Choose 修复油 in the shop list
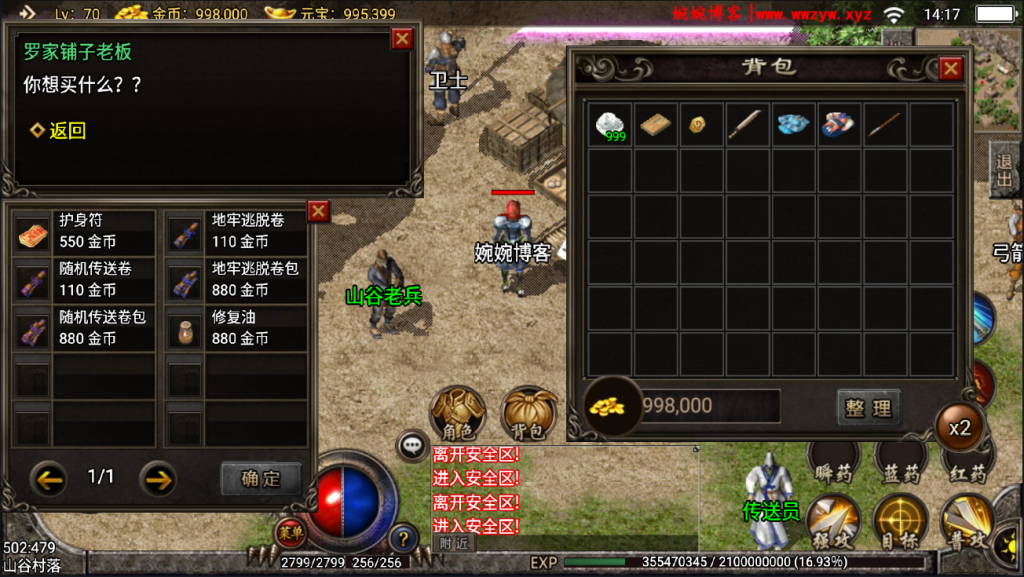The width and height of the screenshot is (1024, 577). click(x=237, y=328)
